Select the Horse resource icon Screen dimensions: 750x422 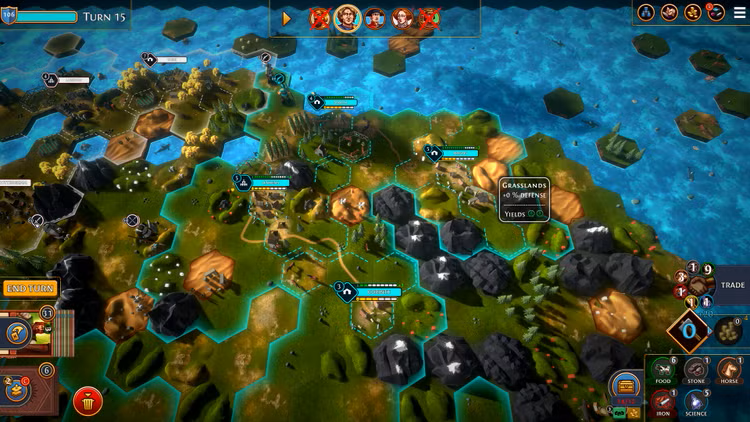(x=730, y=371)
